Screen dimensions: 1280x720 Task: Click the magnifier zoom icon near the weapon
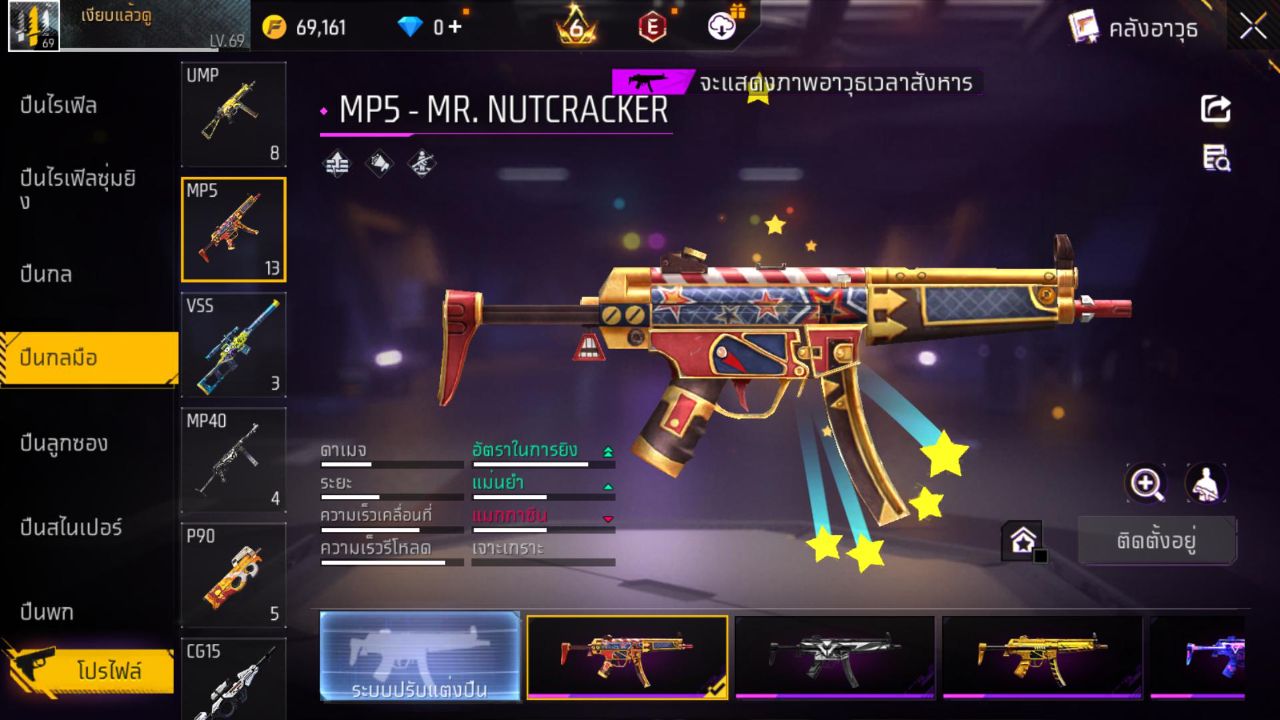coord(1146,484)
